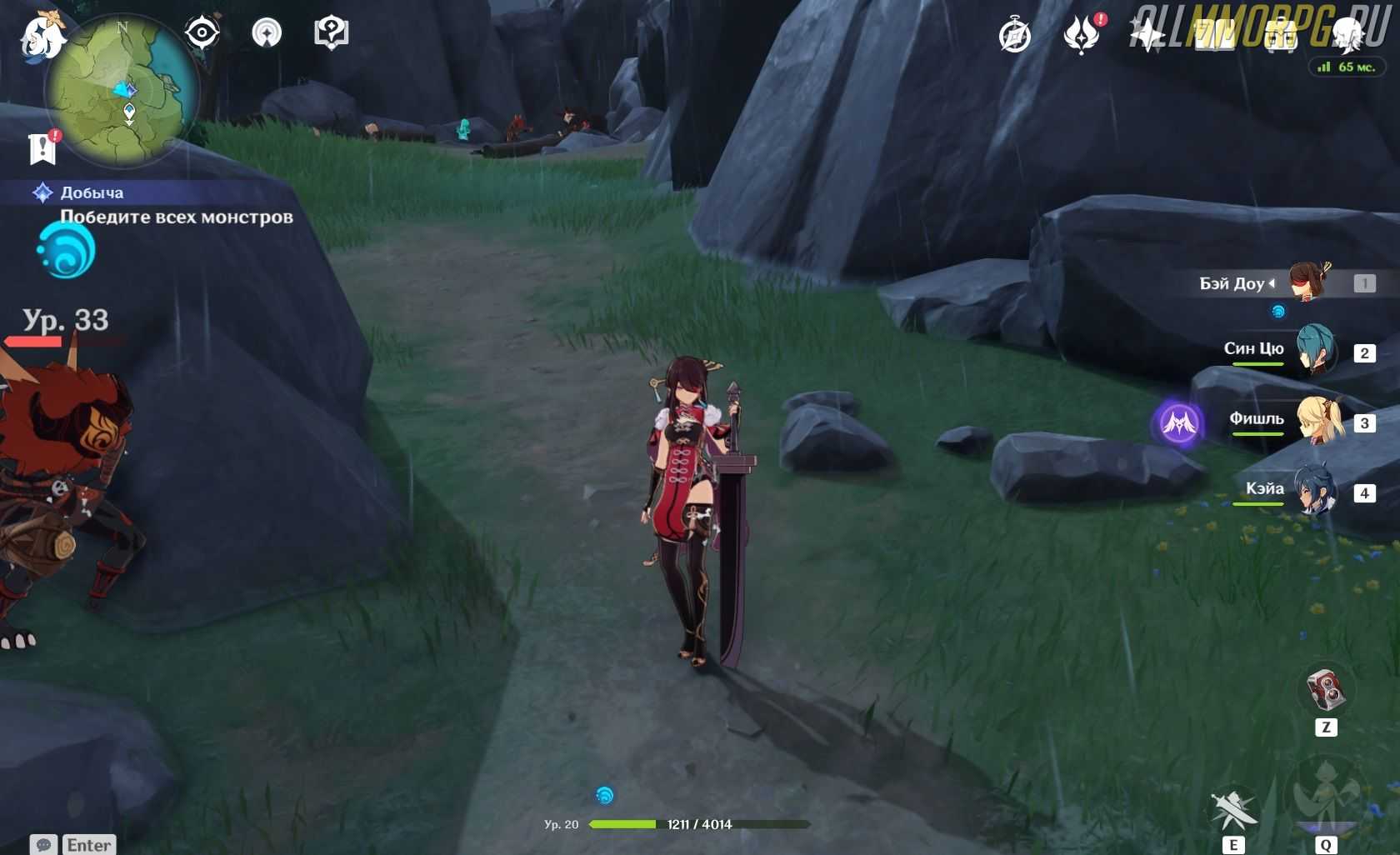Toggle the eye-shaped elemental sight icon
This screenshot has height=855, width=1400.
(202, 33)
